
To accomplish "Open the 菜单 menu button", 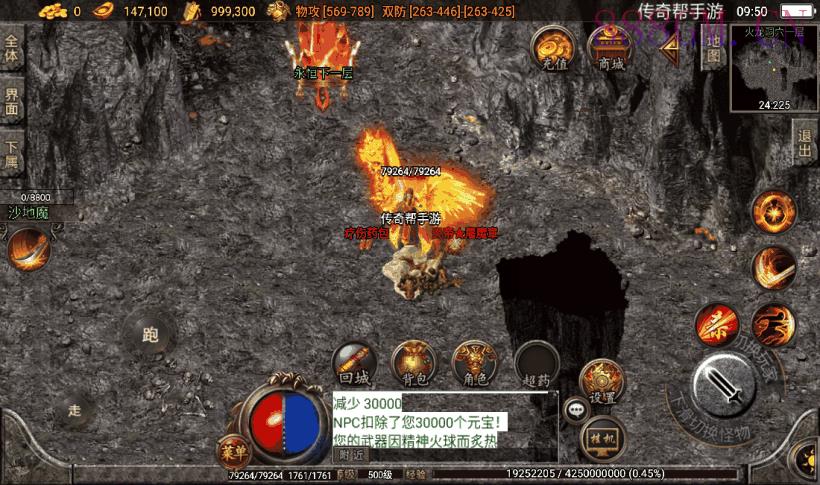I will coord(232,451).
